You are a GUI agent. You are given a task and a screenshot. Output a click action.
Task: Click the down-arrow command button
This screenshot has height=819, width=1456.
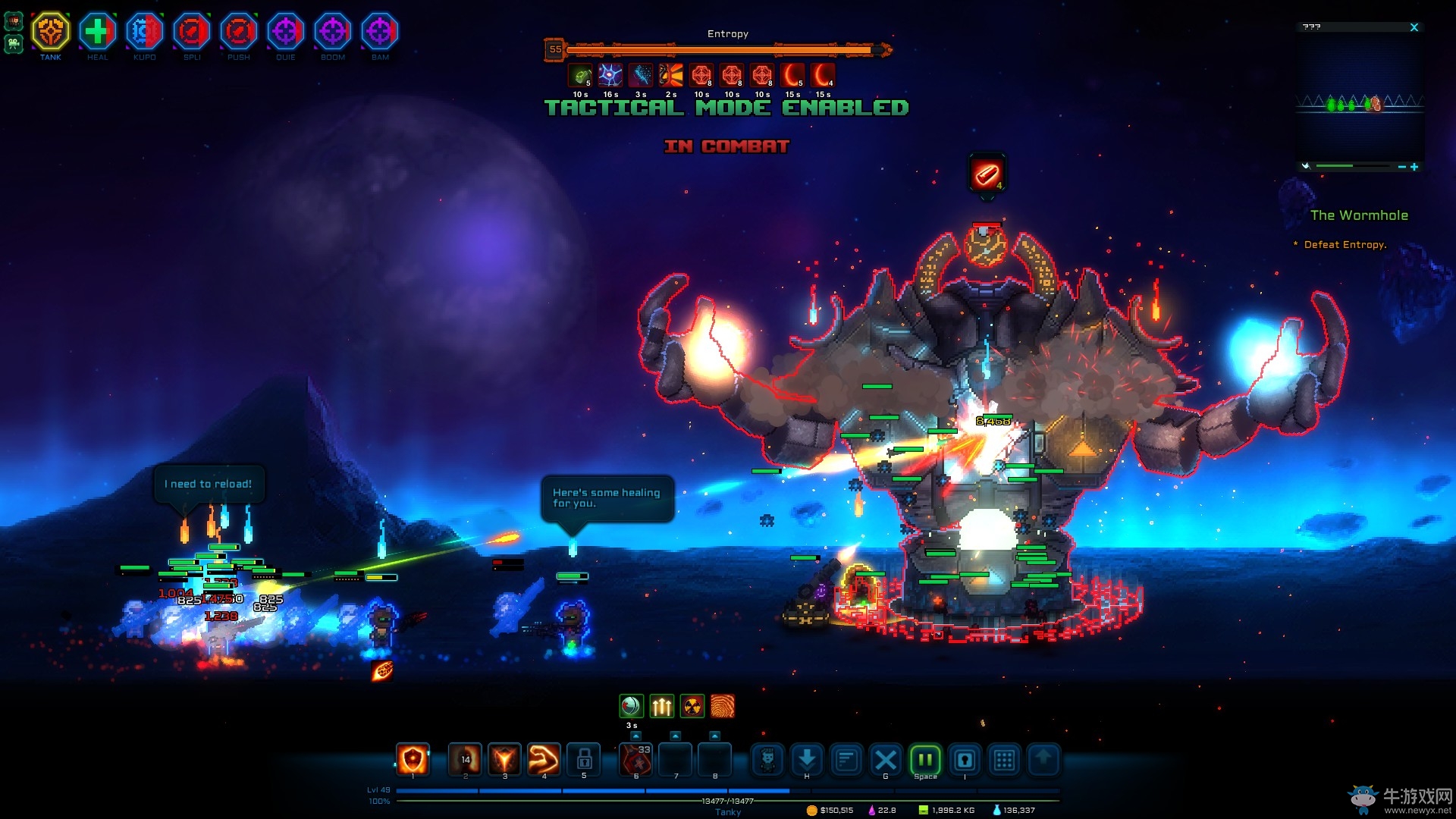[x=807, y=759]
